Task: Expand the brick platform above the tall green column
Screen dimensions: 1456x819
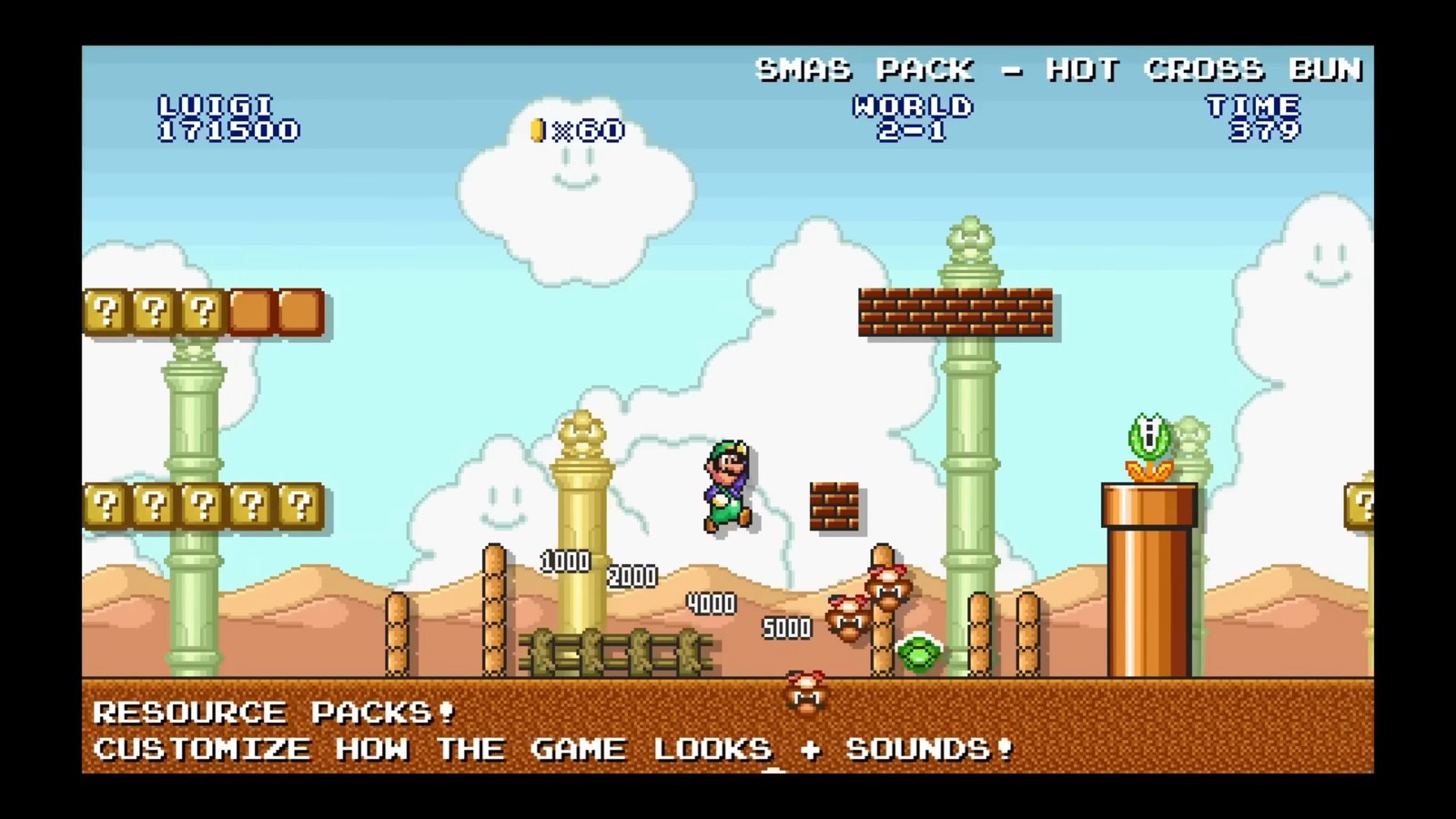Action: [x=954, y=309]
